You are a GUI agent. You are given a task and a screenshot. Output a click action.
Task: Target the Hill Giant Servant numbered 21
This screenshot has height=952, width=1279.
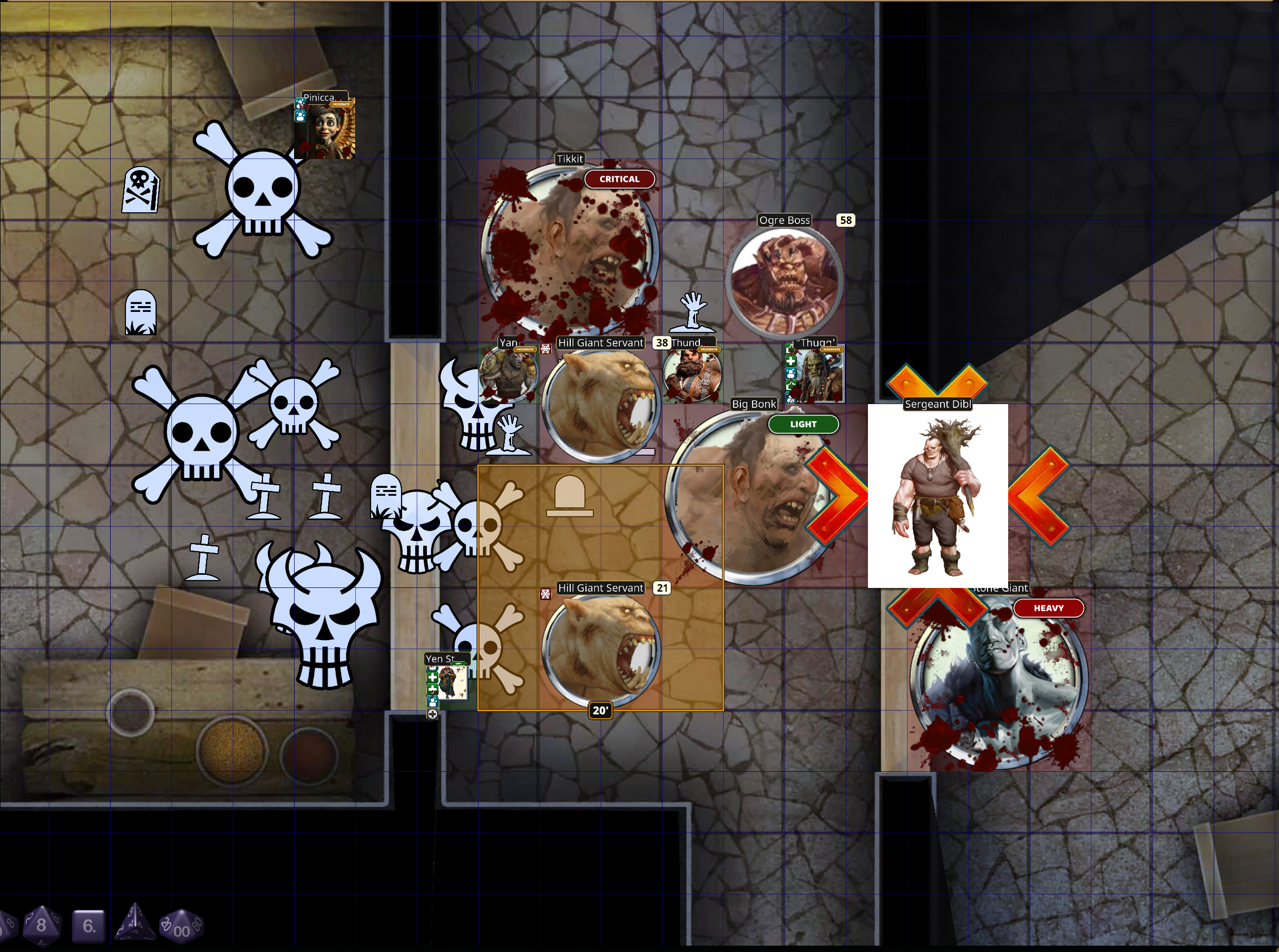pyautogui.click(x=601, y=650)
